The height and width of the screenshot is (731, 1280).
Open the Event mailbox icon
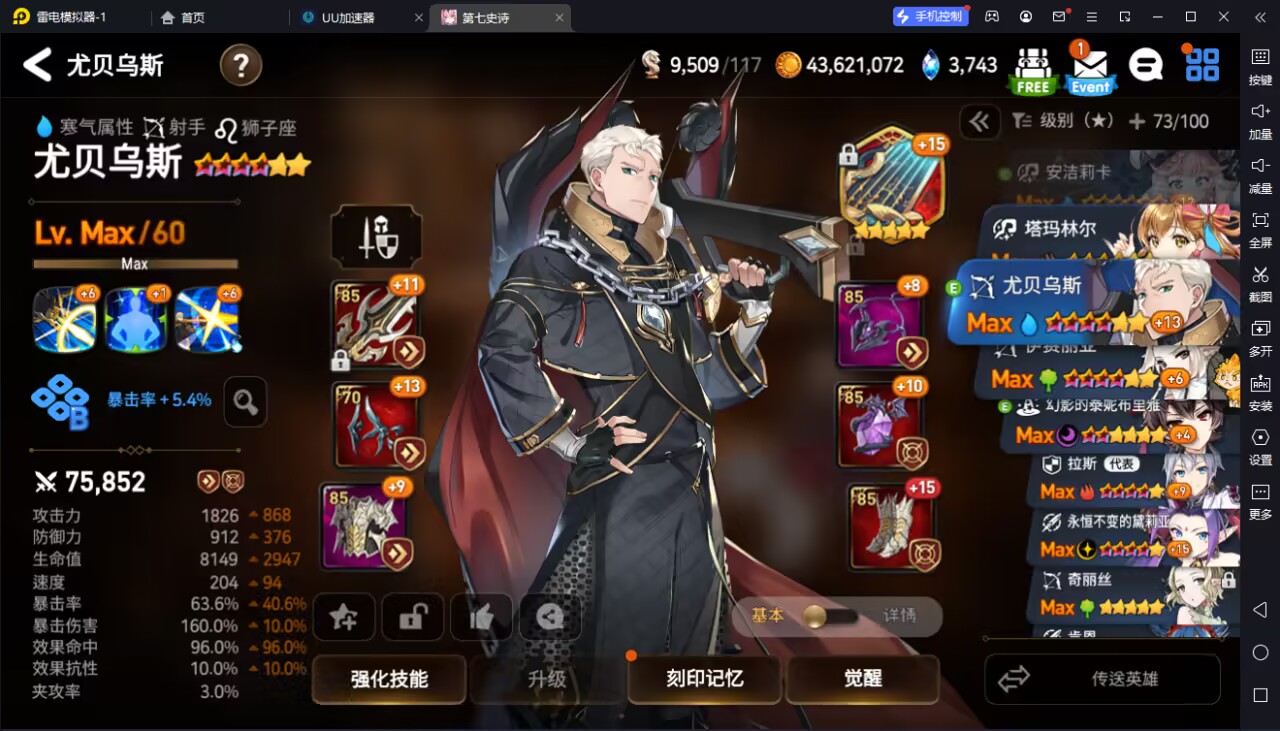[x=1090, y=68]
